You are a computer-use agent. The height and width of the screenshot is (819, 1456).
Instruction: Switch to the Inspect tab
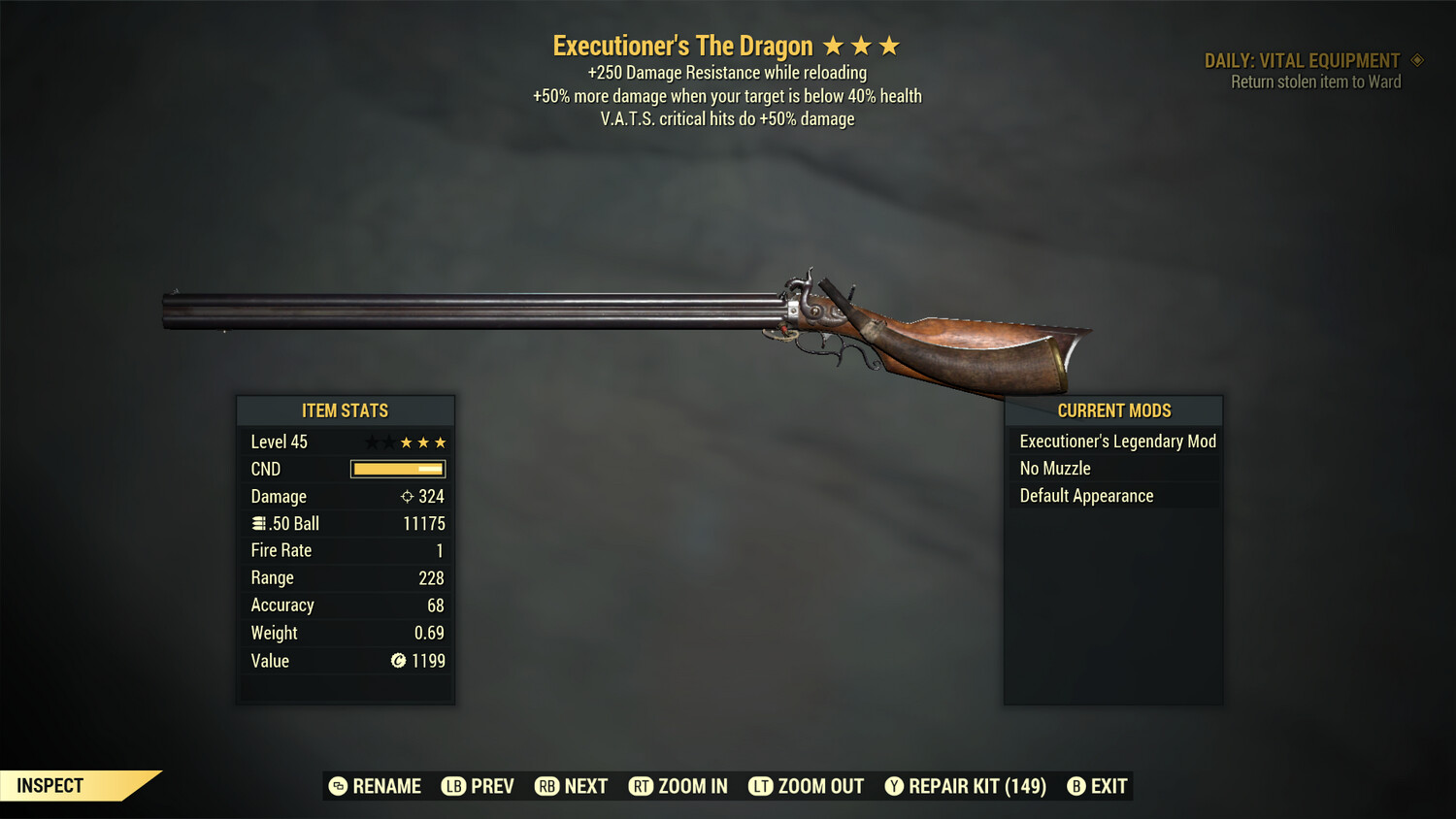(50, 785)
